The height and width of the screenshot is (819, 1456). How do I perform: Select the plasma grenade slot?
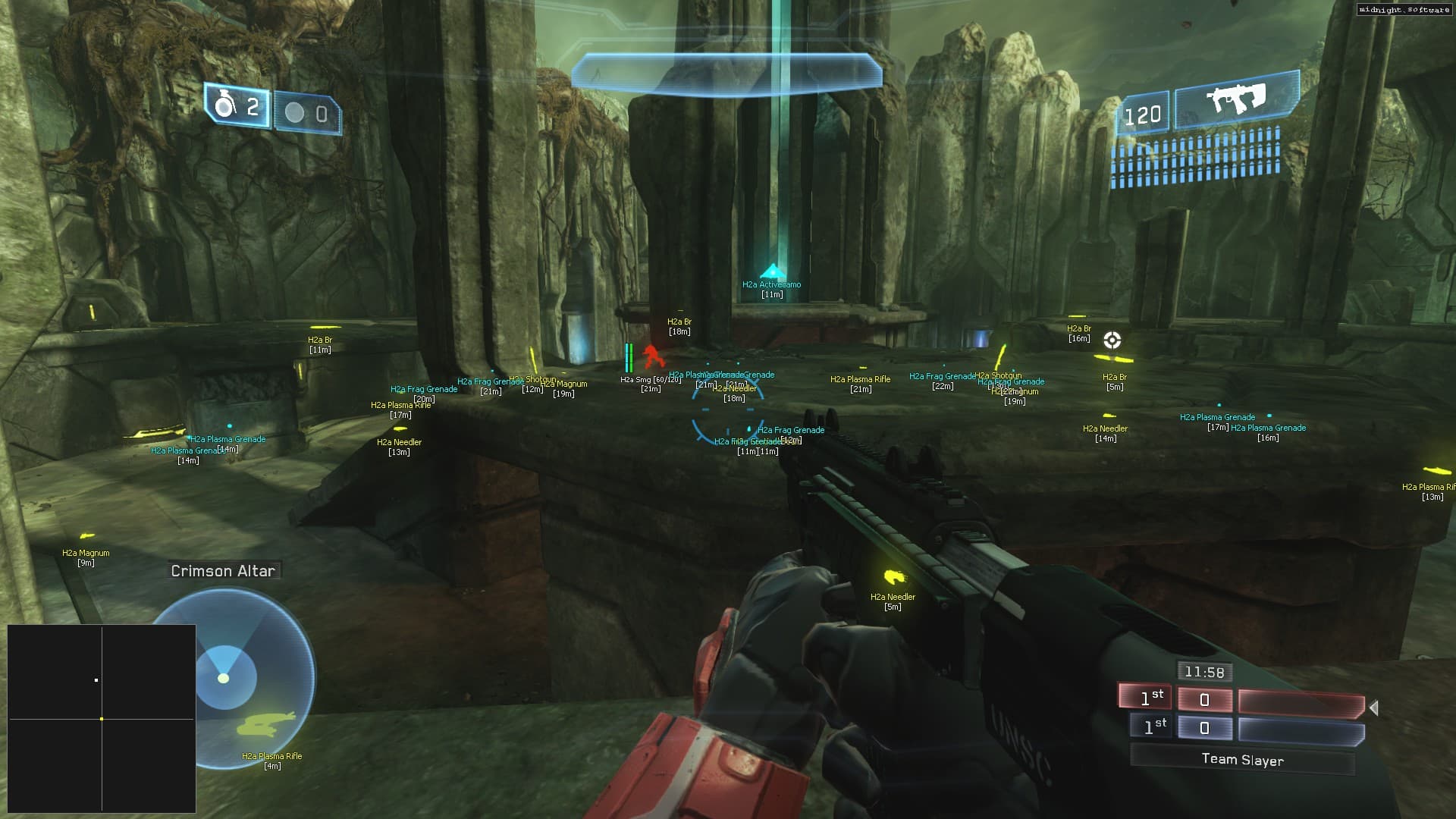click(307, 114)
